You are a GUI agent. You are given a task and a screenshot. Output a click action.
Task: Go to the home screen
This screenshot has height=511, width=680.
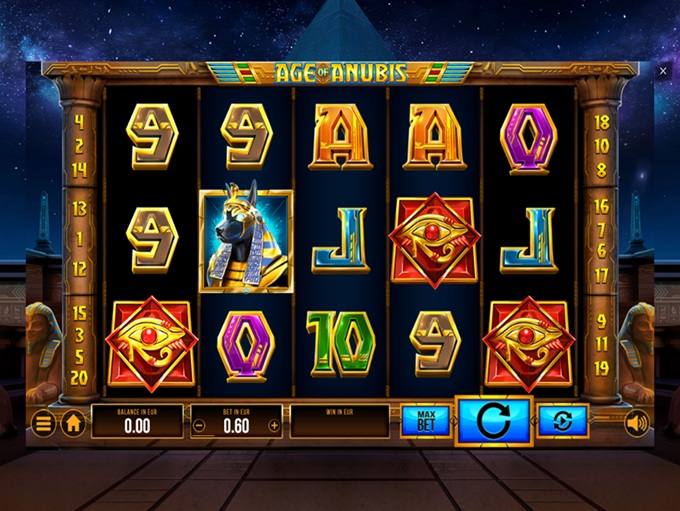[x=73, y=423]
